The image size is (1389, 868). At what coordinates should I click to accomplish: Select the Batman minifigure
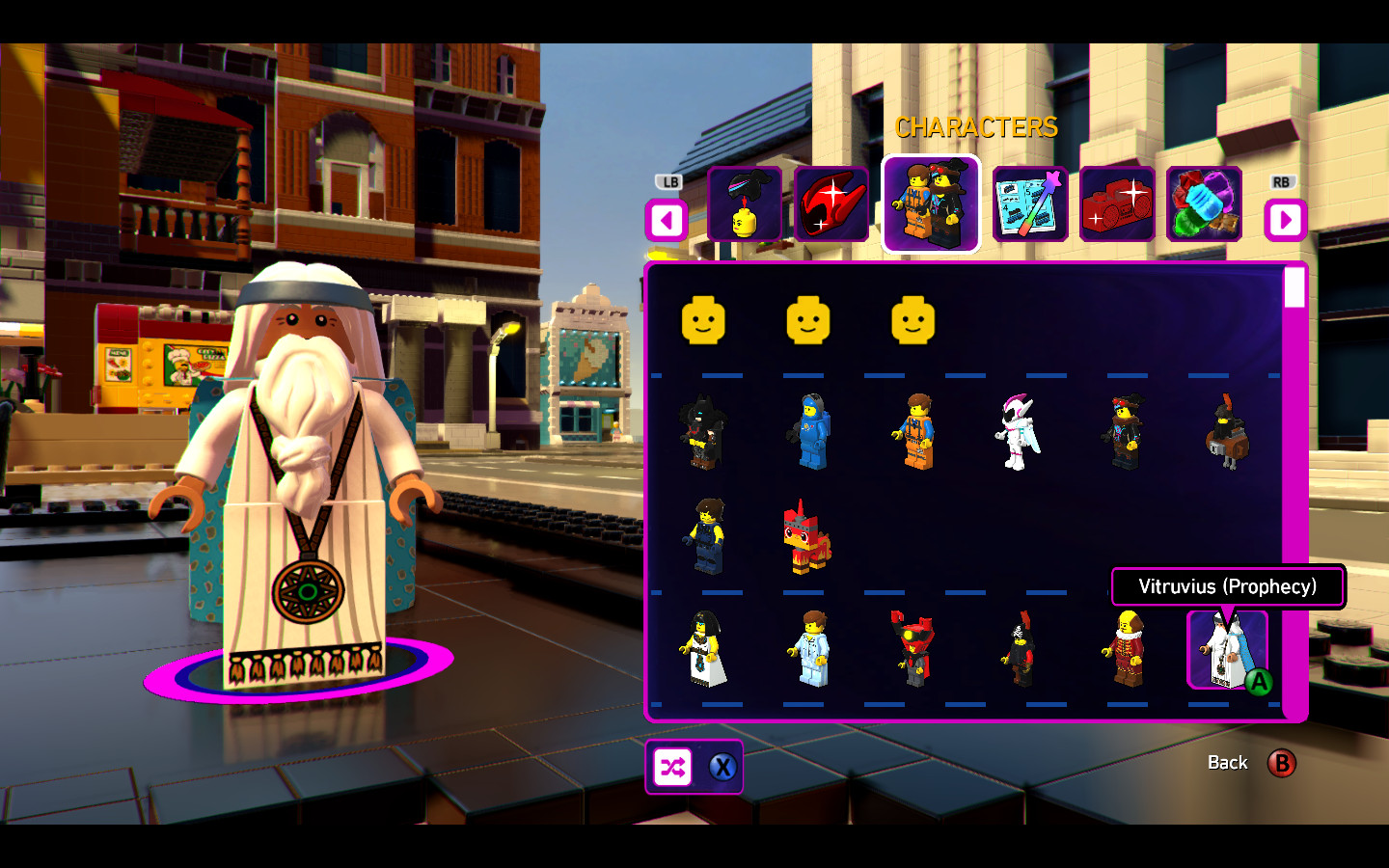(x=703, y=432)
